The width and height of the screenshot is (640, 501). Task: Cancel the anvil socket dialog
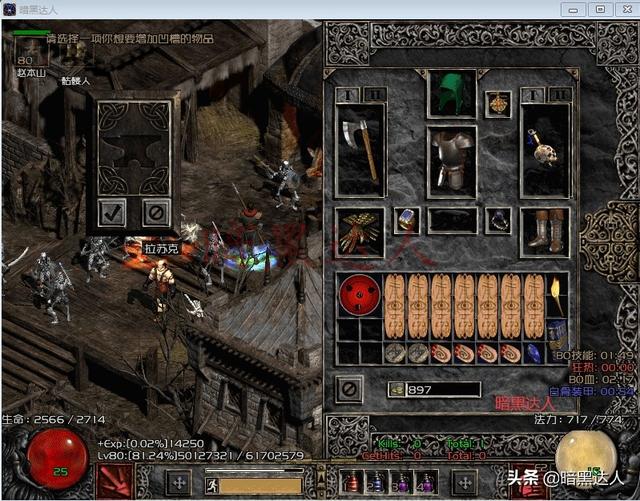154,211
